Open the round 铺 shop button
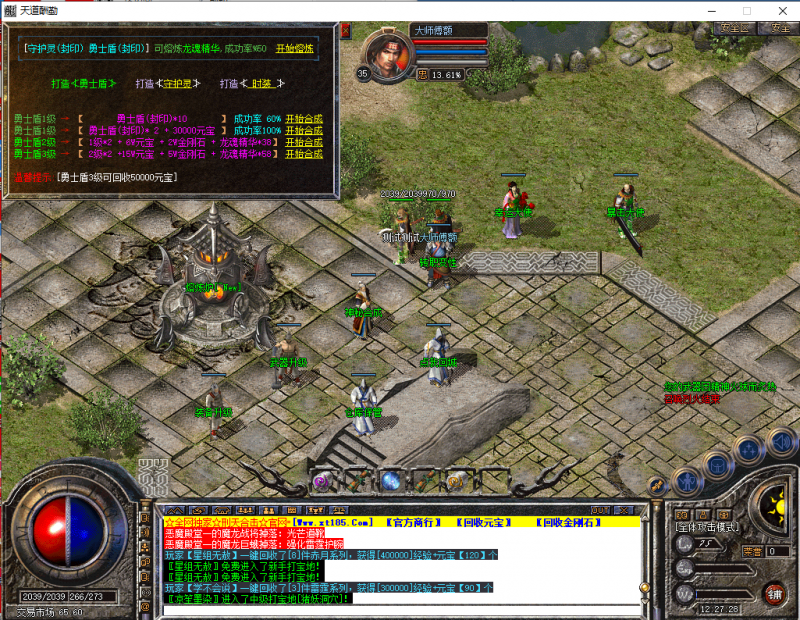 point(773,593)
